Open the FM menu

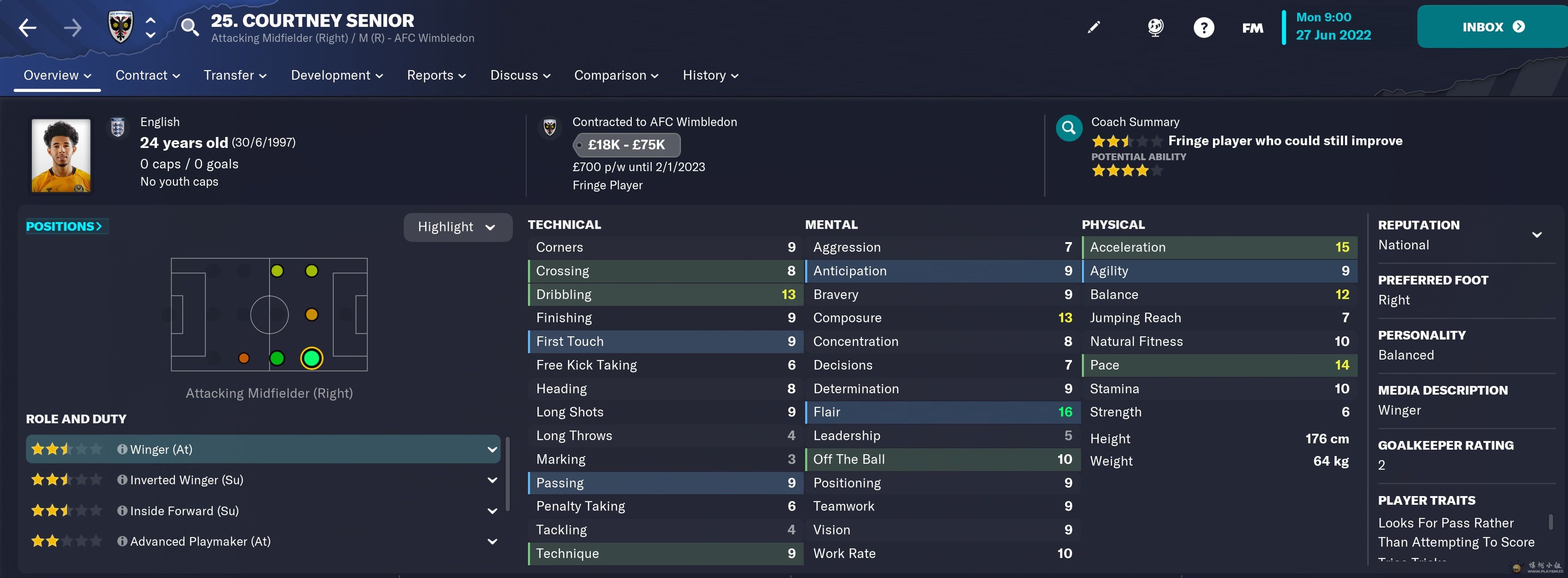pos(1252,28)
